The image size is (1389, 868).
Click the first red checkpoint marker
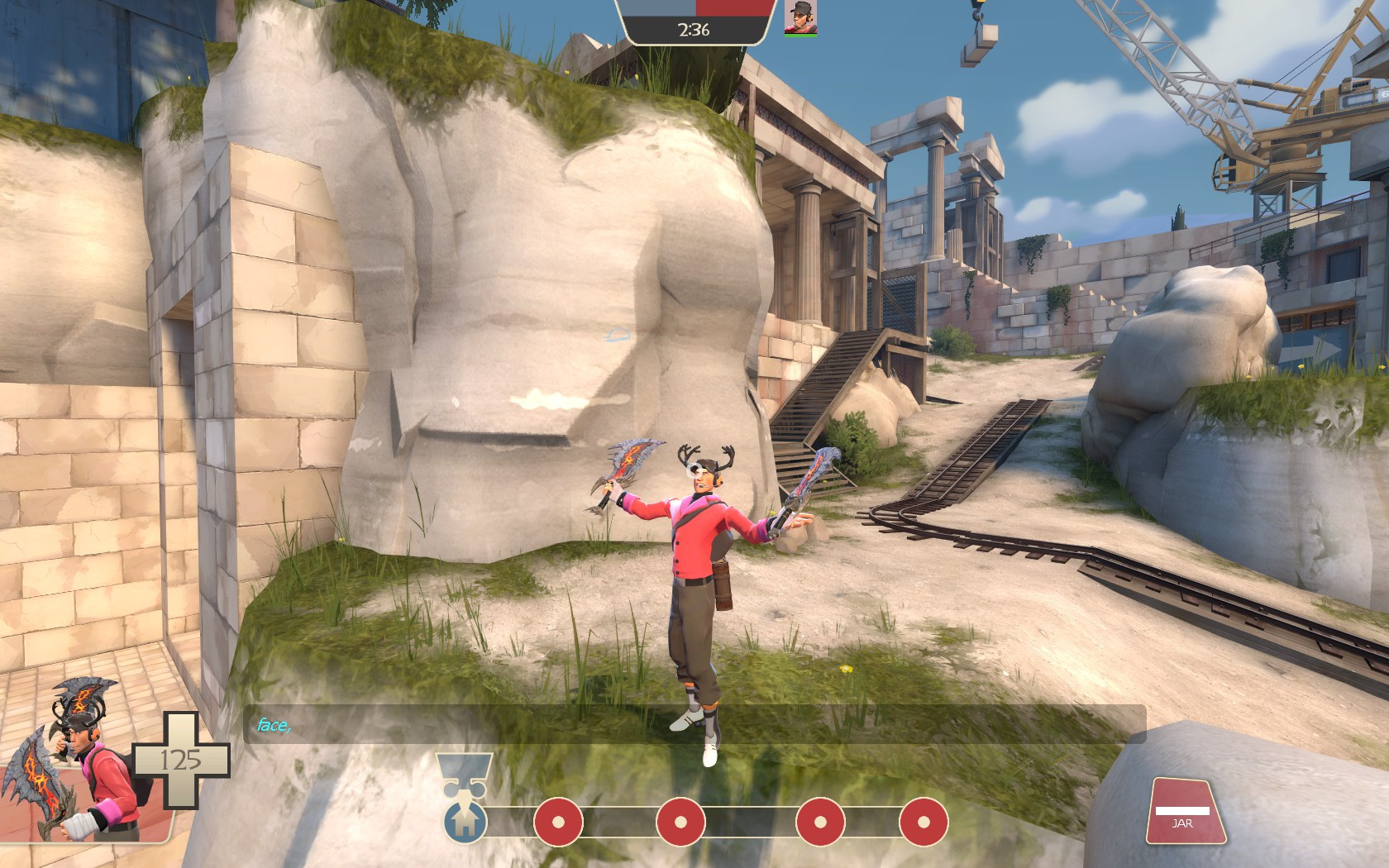(557, 824)
